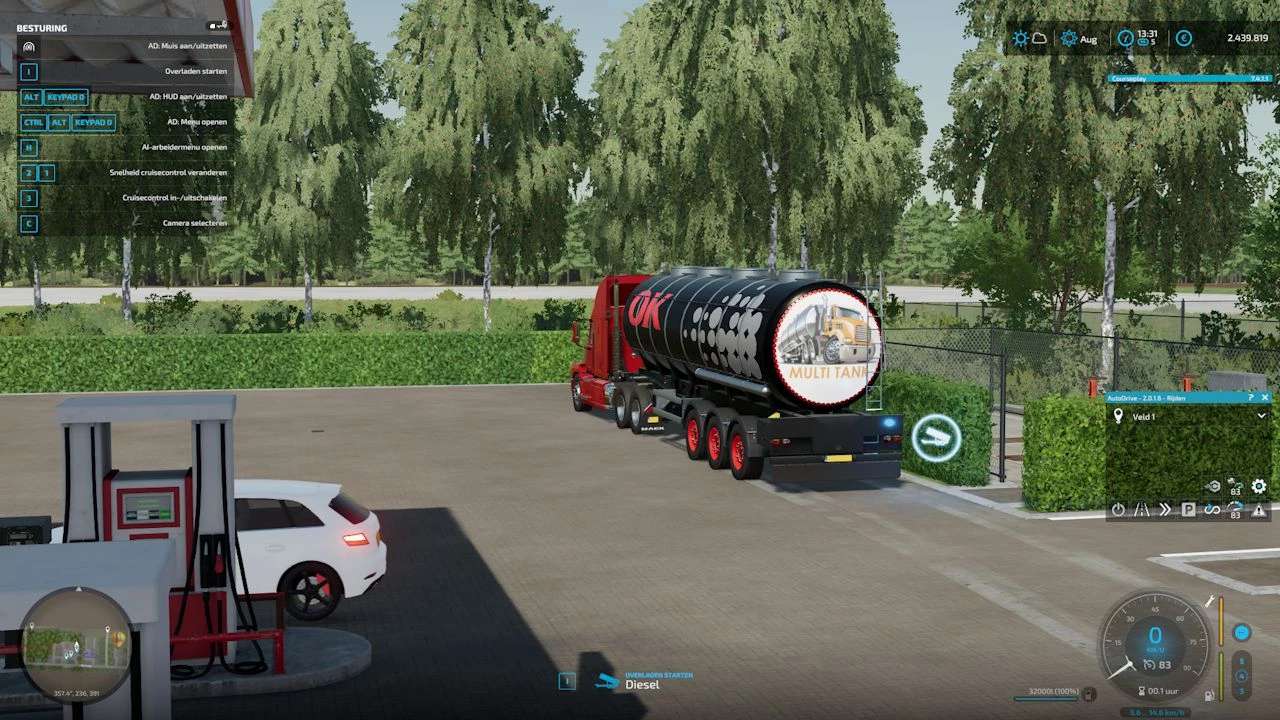
Task: Click the Courseplay bar
Action: tap(1190, 78)
